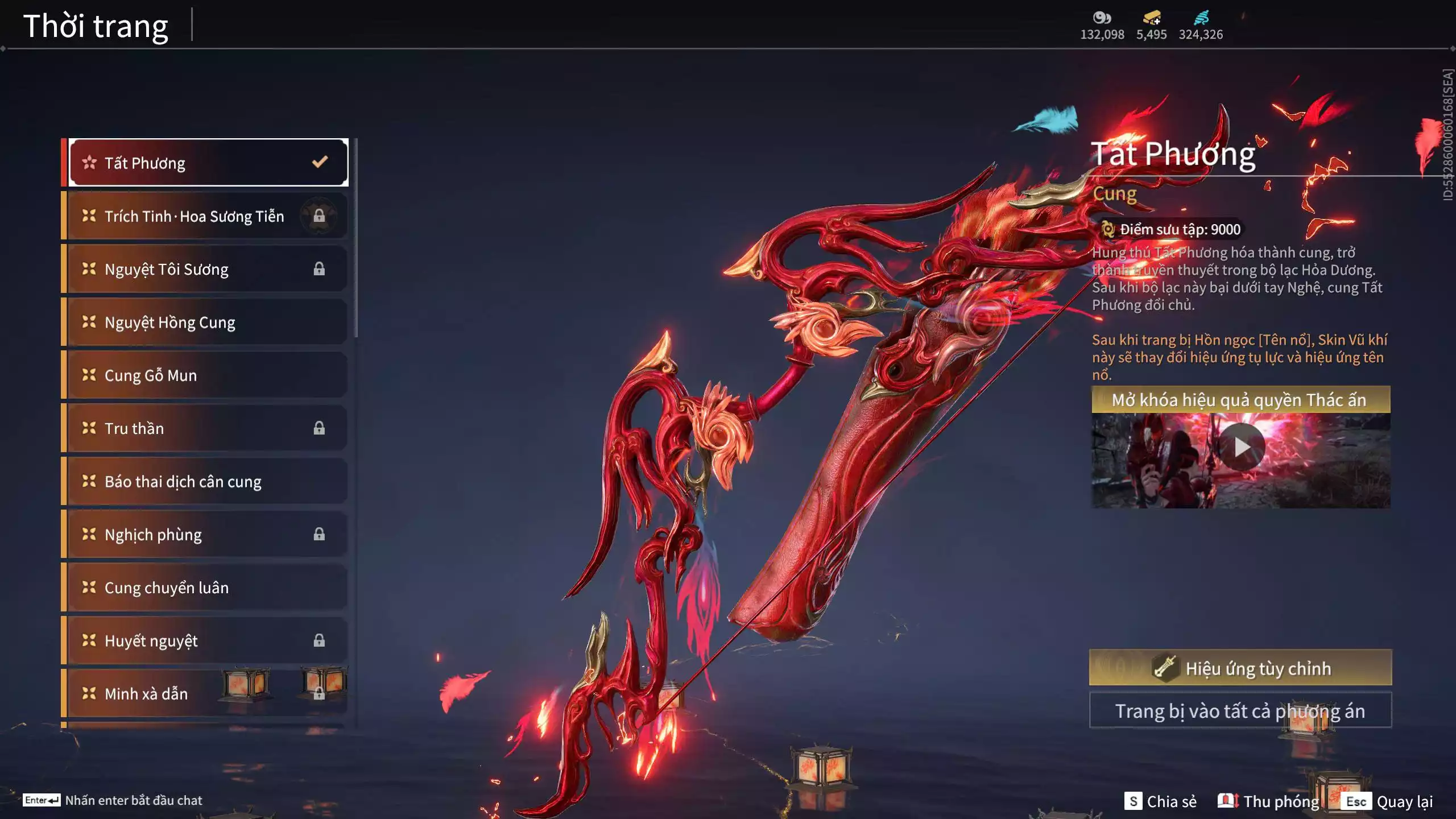Select Cung chuyển luân skin
Image resolution: width=1456 pixels, height=819 pixels.
208,588
